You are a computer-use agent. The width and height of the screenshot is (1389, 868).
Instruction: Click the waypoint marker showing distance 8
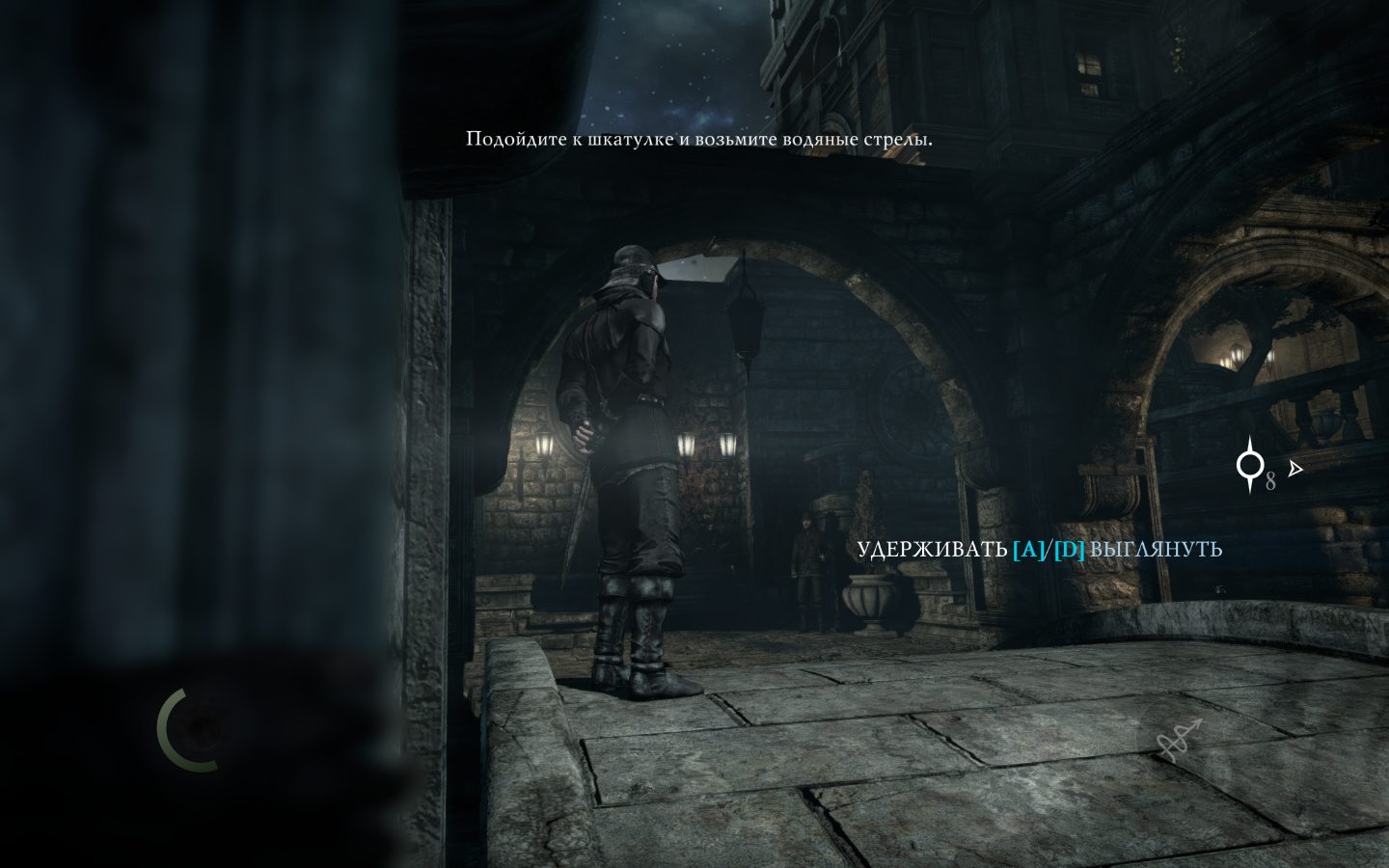click(x=1251, y=468)
